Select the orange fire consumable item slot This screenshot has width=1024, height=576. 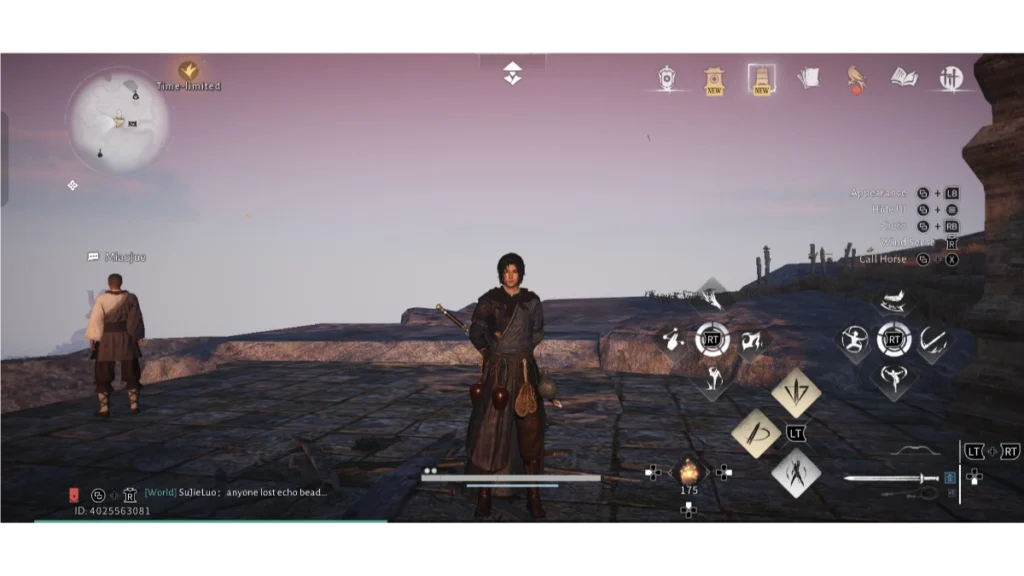688,470
